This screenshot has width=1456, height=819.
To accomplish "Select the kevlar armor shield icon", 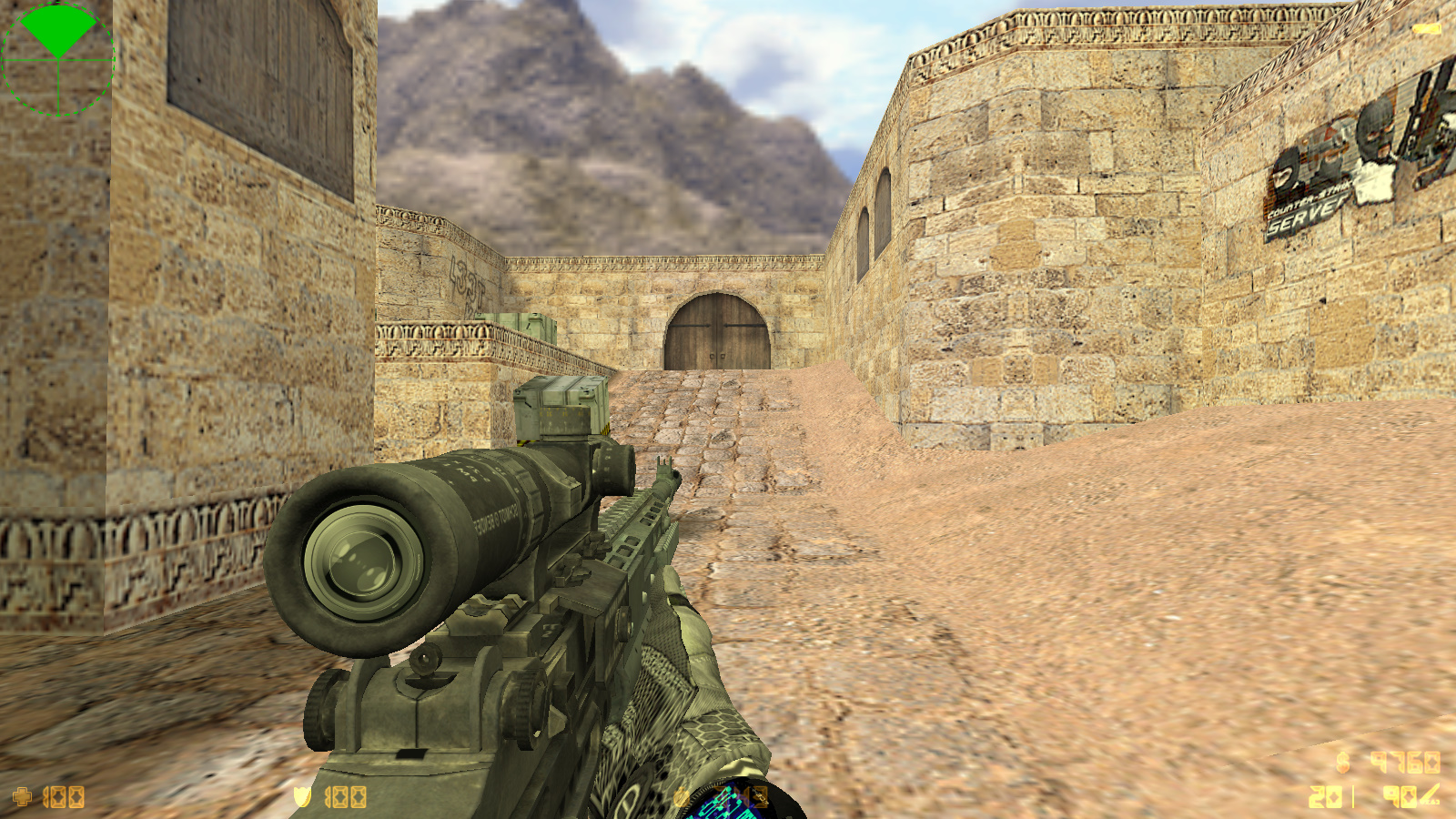I will [x=302, y=797].
